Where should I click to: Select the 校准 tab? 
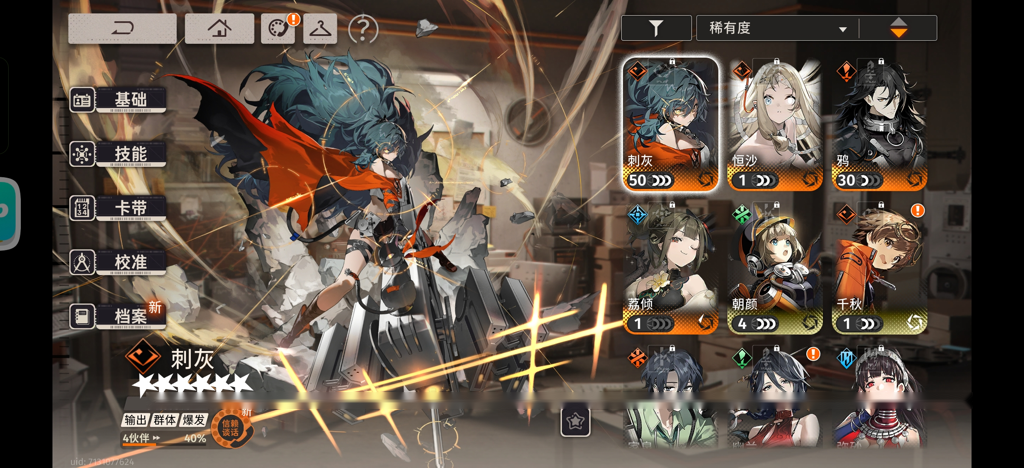118,262
